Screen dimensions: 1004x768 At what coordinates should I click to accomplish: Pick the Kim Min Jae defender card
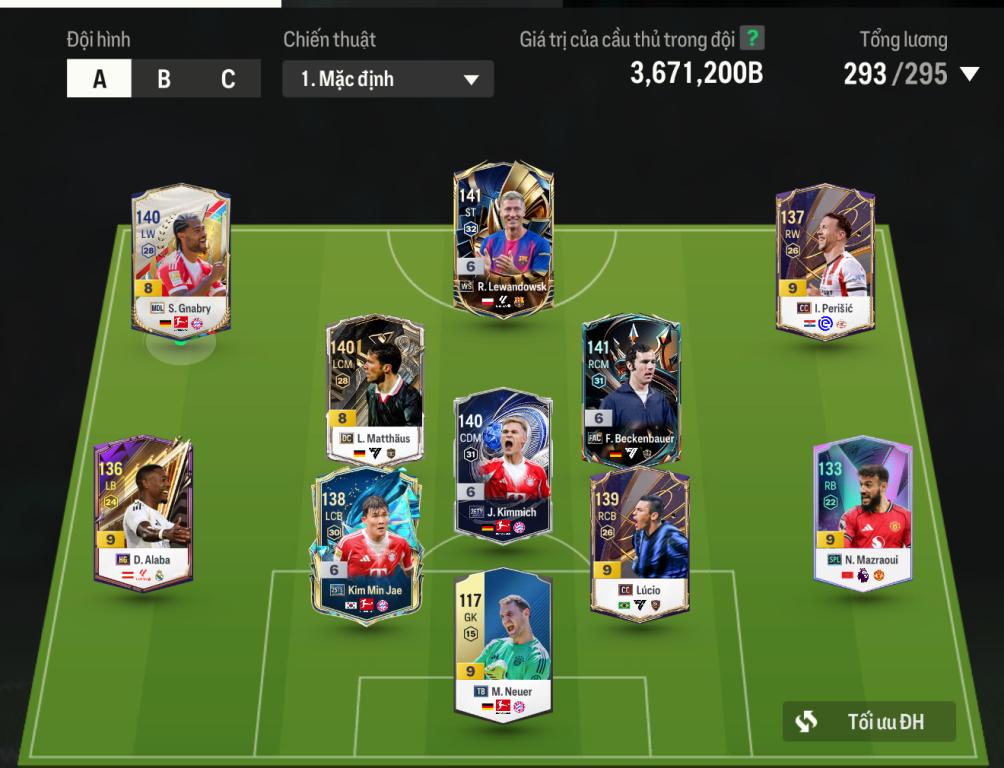pyautogui.click(x=367, y=545)
